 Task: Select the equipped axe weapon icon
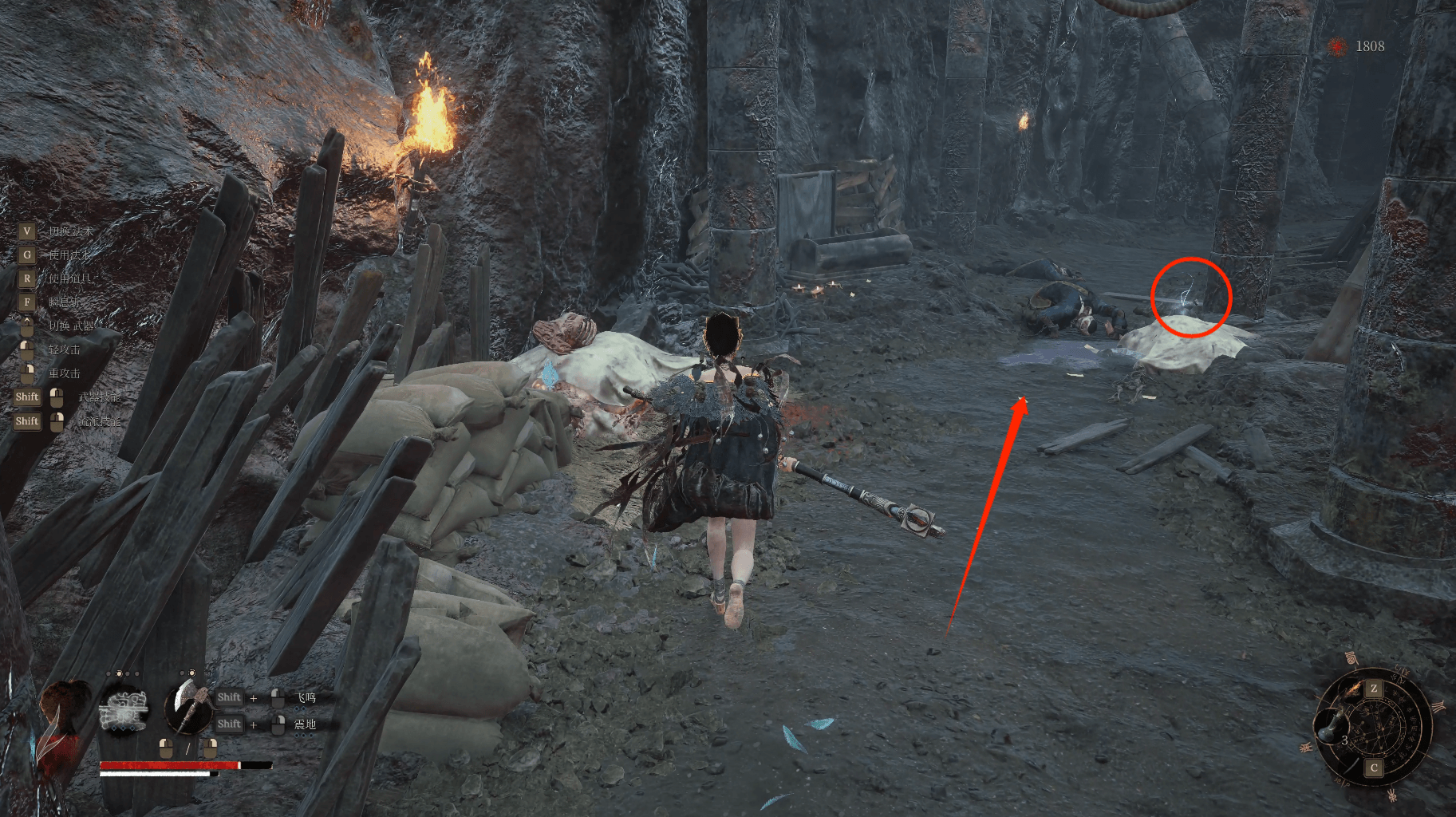pyautogui.click(x=187, y=708)
